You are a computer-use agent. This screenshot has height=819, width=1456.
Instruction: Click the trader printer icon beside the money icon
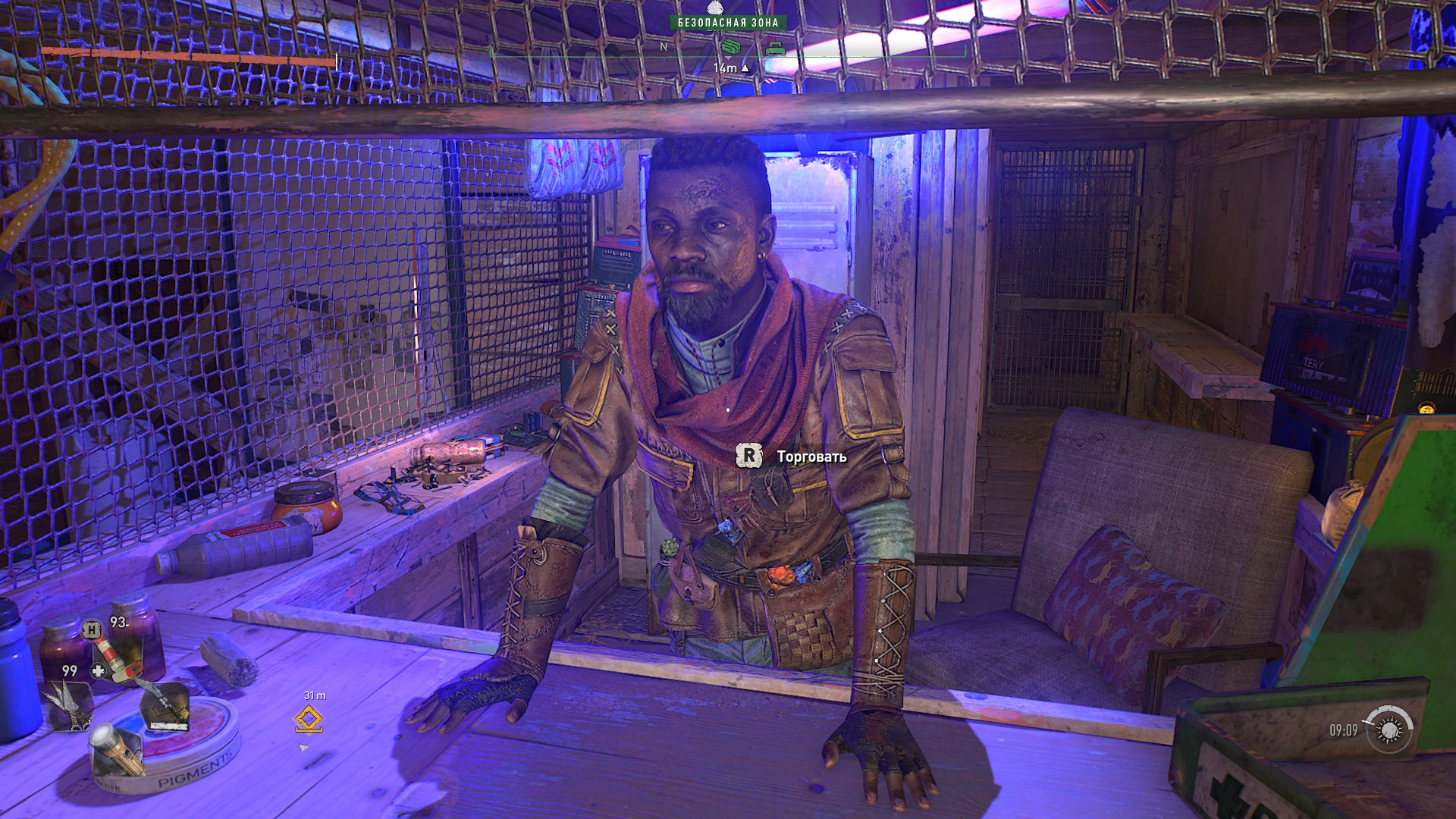[776, 49]
